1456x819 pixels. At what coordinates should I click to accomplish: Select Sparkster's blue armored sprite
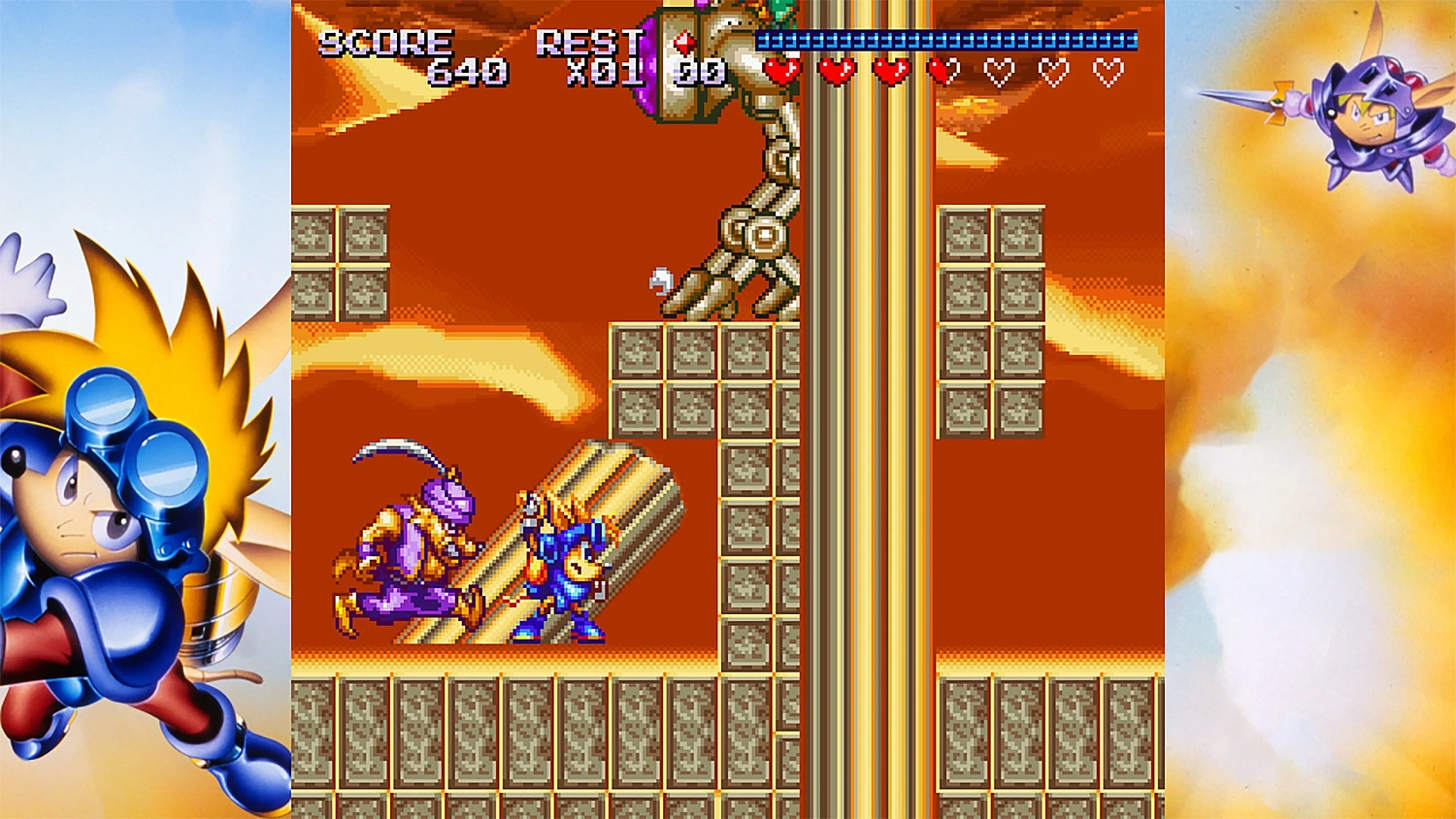(561, 568)
